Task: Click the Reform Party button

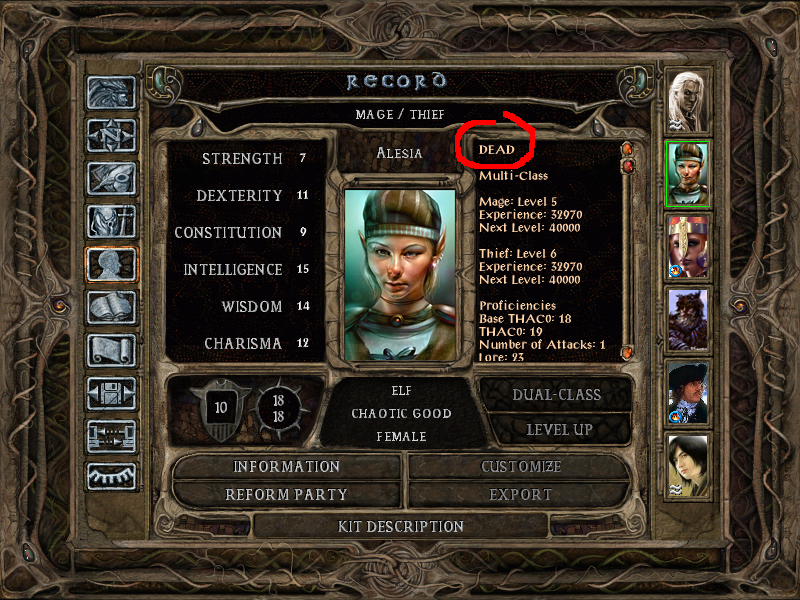Action: point(287,494)
